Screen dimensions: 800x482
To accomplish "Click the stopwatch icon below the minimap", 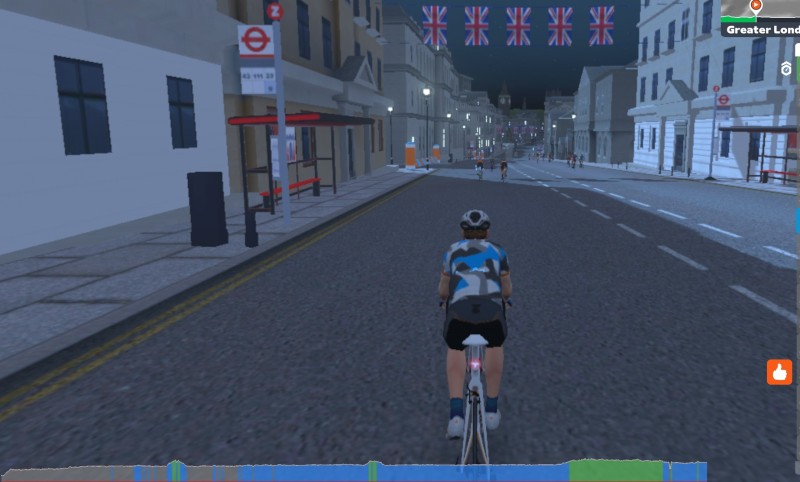I will pos(787,69).
